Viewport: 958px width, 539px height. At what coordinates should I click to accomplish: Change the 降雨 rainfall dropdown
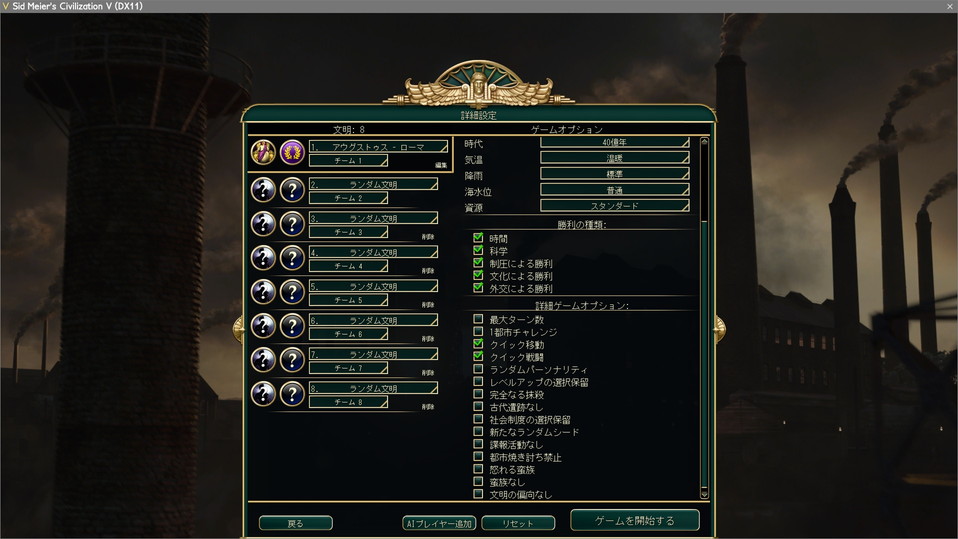(x=614, y=175)
